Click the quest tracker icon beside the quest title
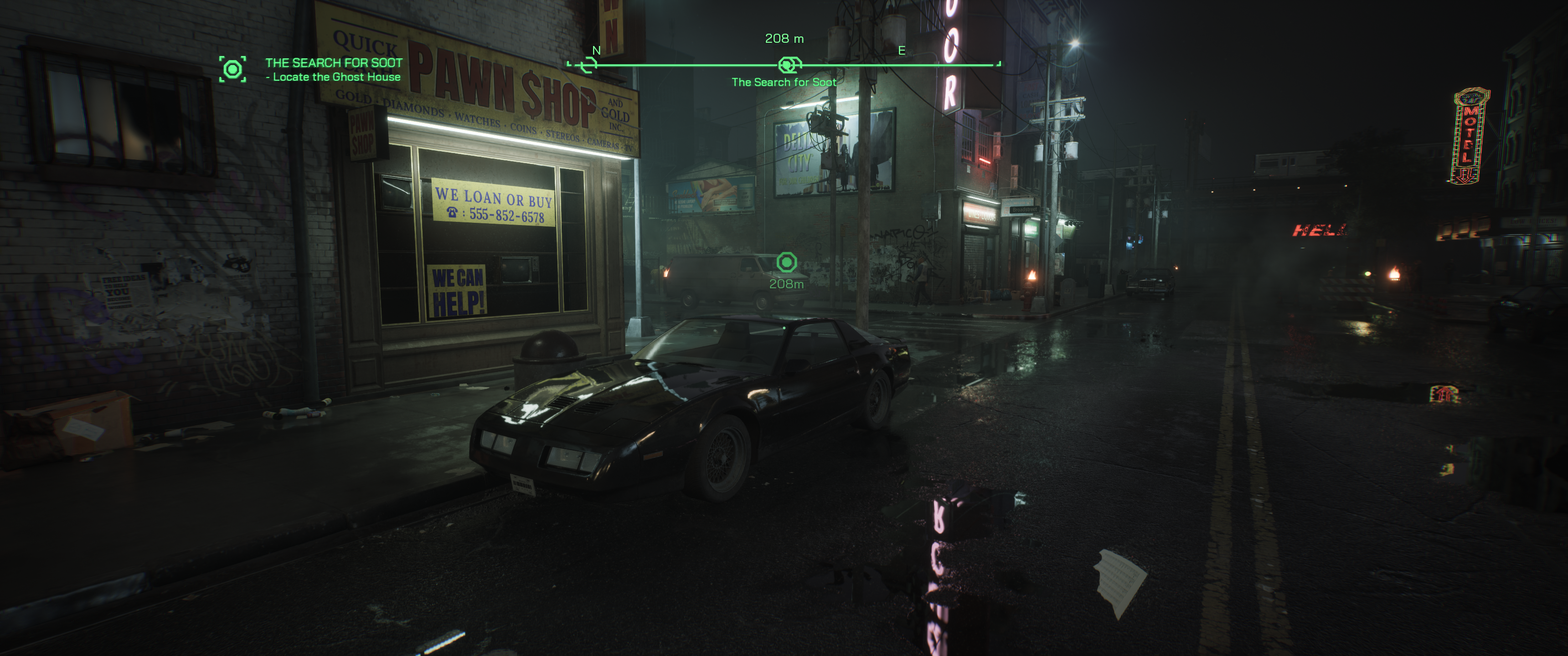The height and width of the screenshot is (656, 1568). pyautogui.click(x=232, y=69)
